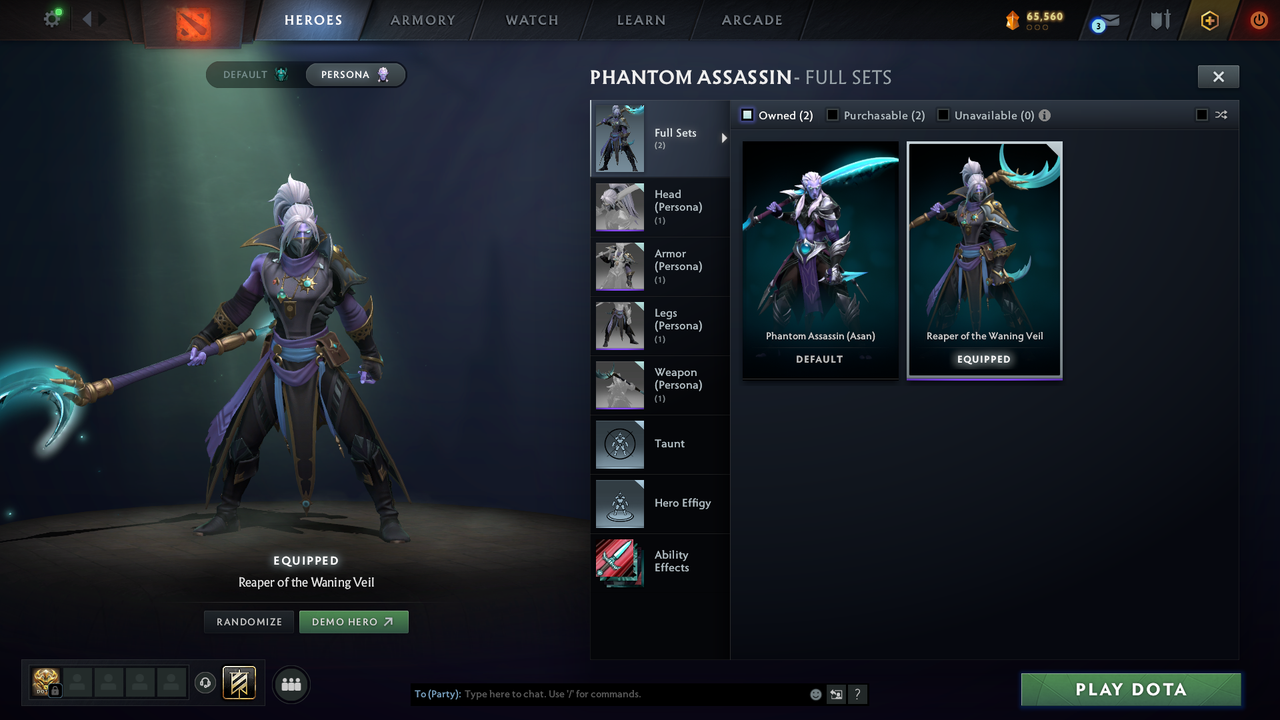The width and height of the screenshot is (1280, 720).
Task: Switch to the HEROES tab
Action: tap(313, 20)
